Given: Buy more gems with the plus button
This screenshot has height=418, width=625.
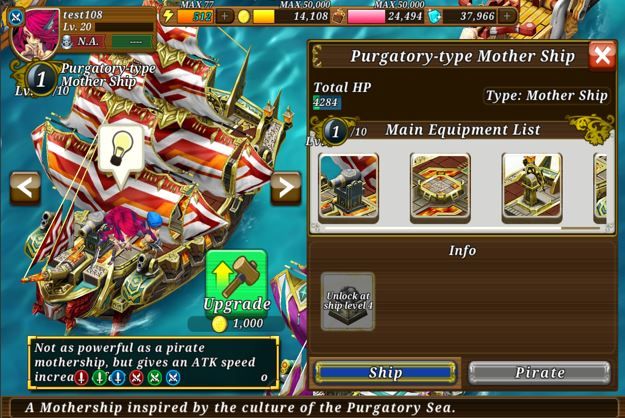Looking at the screenshot, I should [508, 16].
